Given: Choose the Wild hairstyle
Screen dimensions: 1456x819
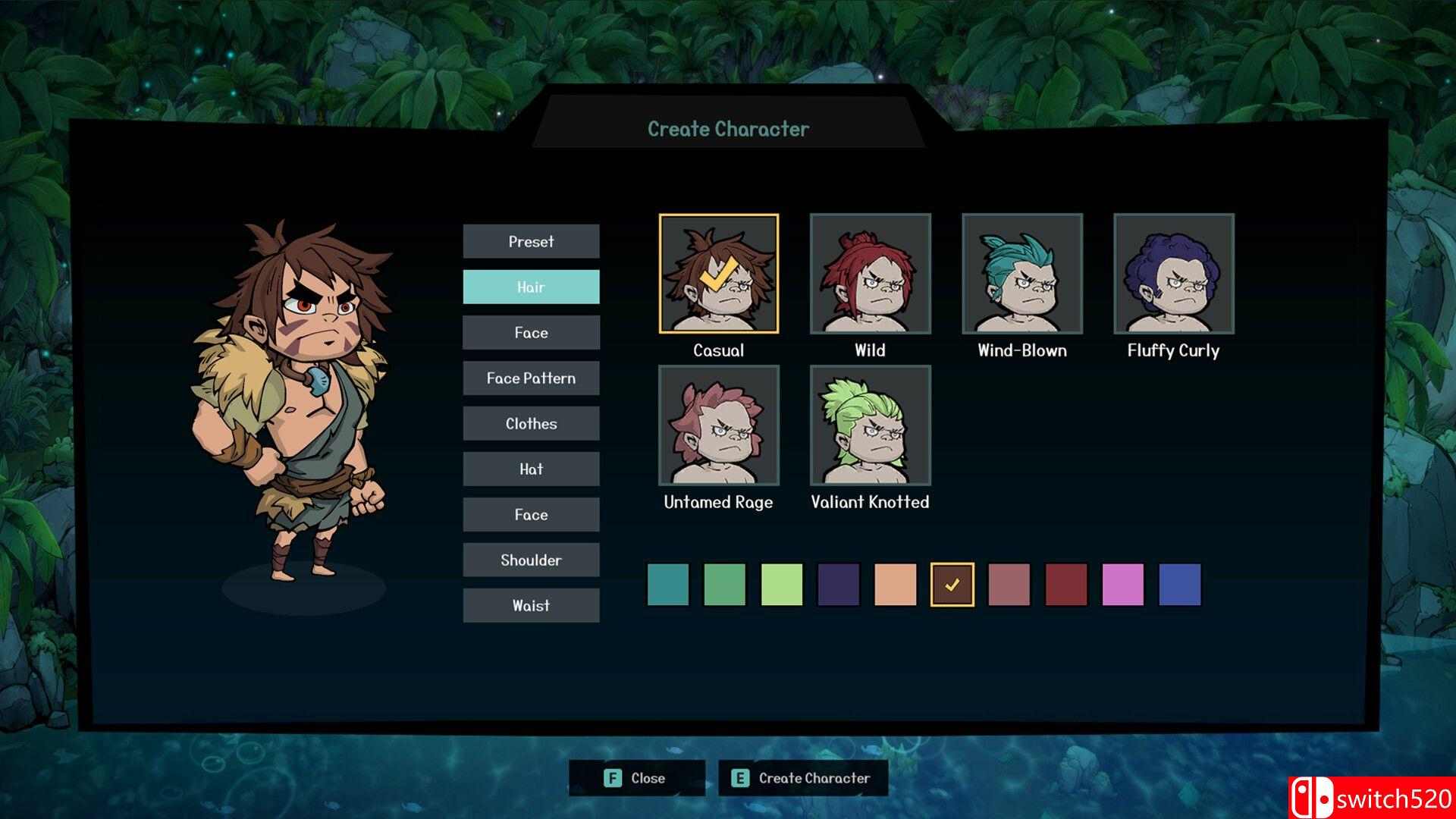Looking at the screenshot, I should (x=870, y=274).
